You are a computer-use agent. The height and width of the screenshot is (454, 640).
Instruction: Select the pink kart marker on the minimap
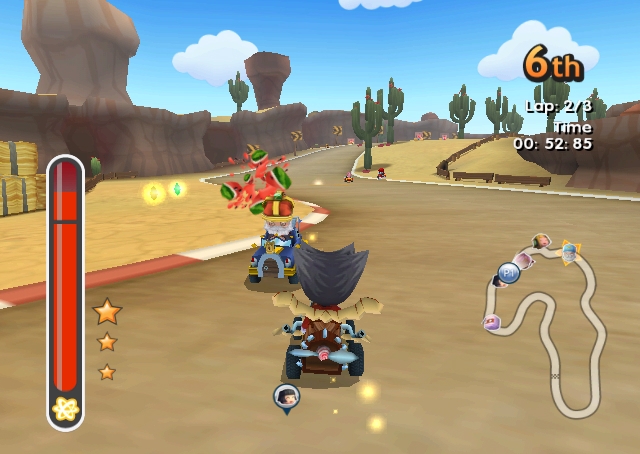(491, 322)
